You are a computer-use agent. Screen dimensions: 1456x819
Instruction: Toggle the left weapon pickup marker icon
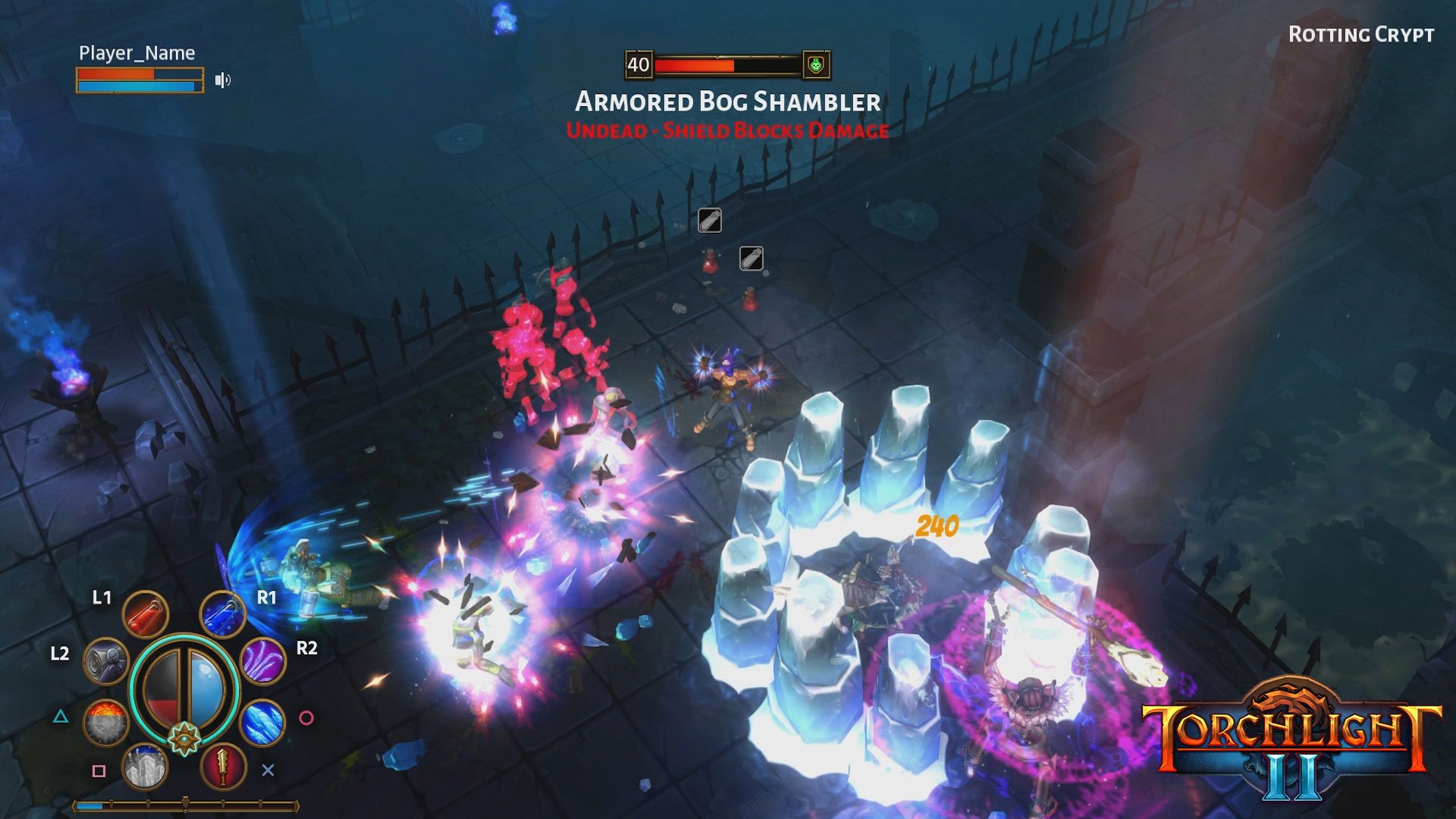coord(708,221)
